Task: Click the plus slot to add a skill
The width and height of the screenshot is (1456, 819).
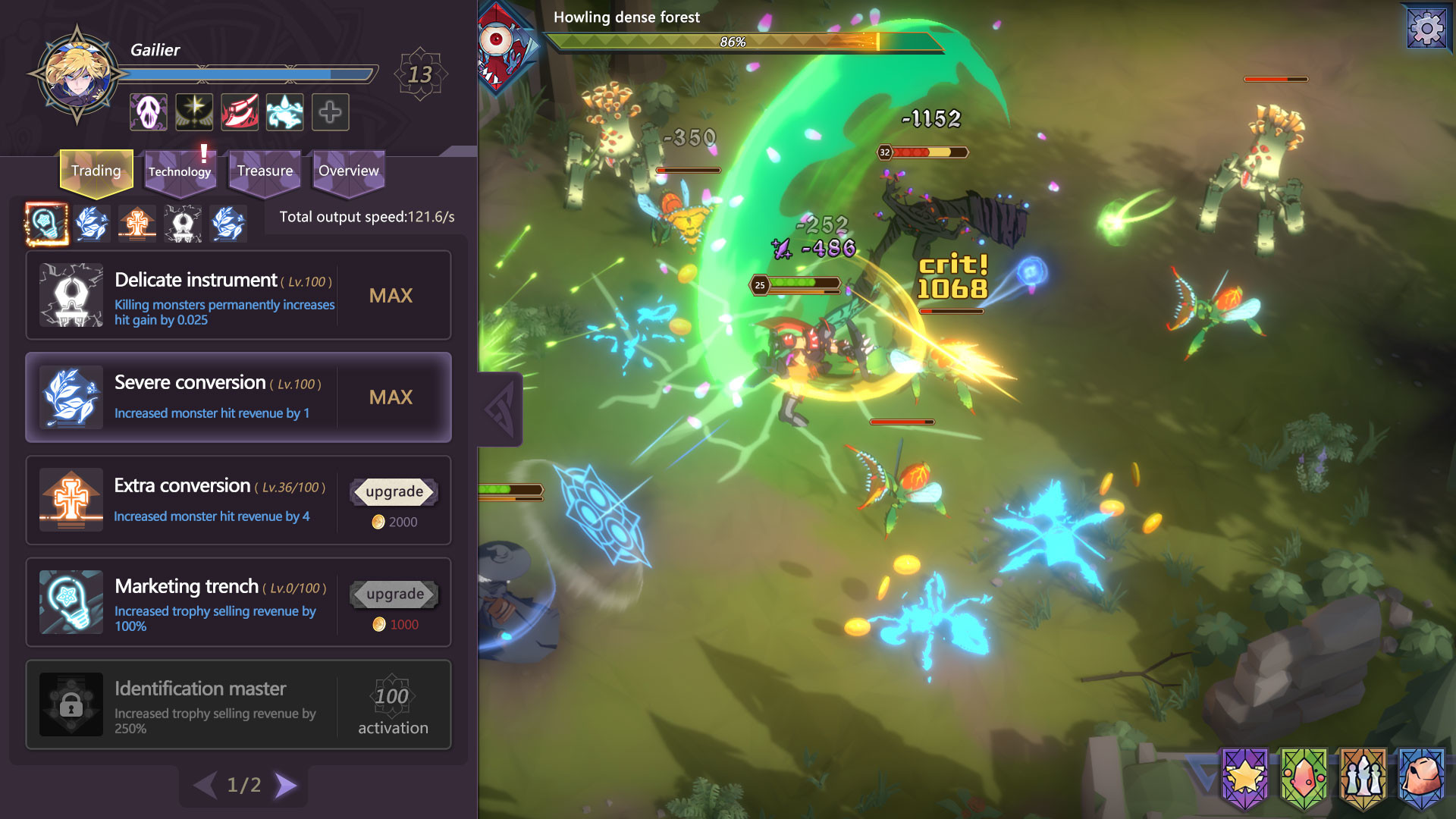Action: tap(330, 111)
